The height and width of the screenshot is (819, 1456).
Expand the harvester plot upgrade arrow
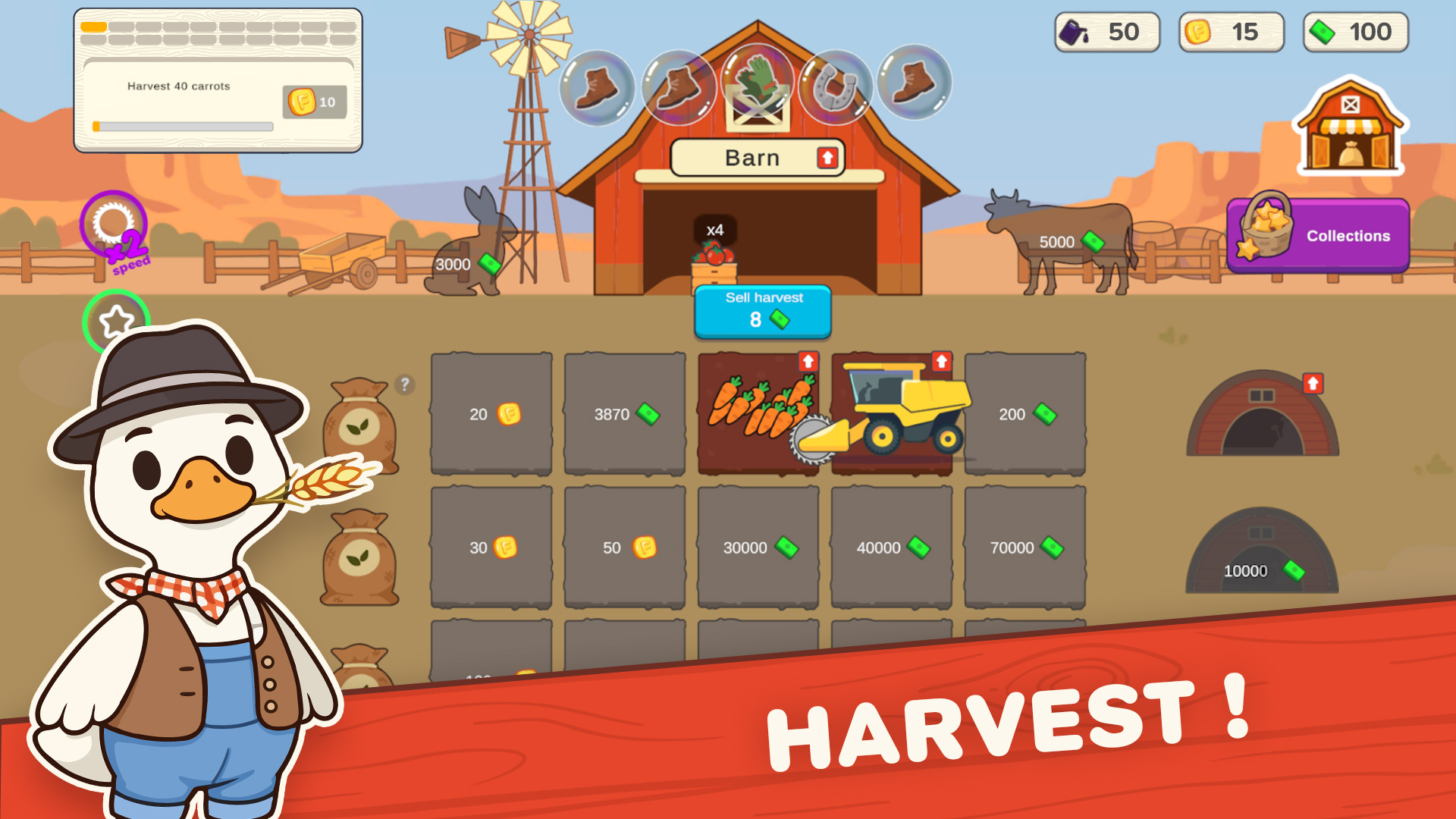tap(940, 360)
